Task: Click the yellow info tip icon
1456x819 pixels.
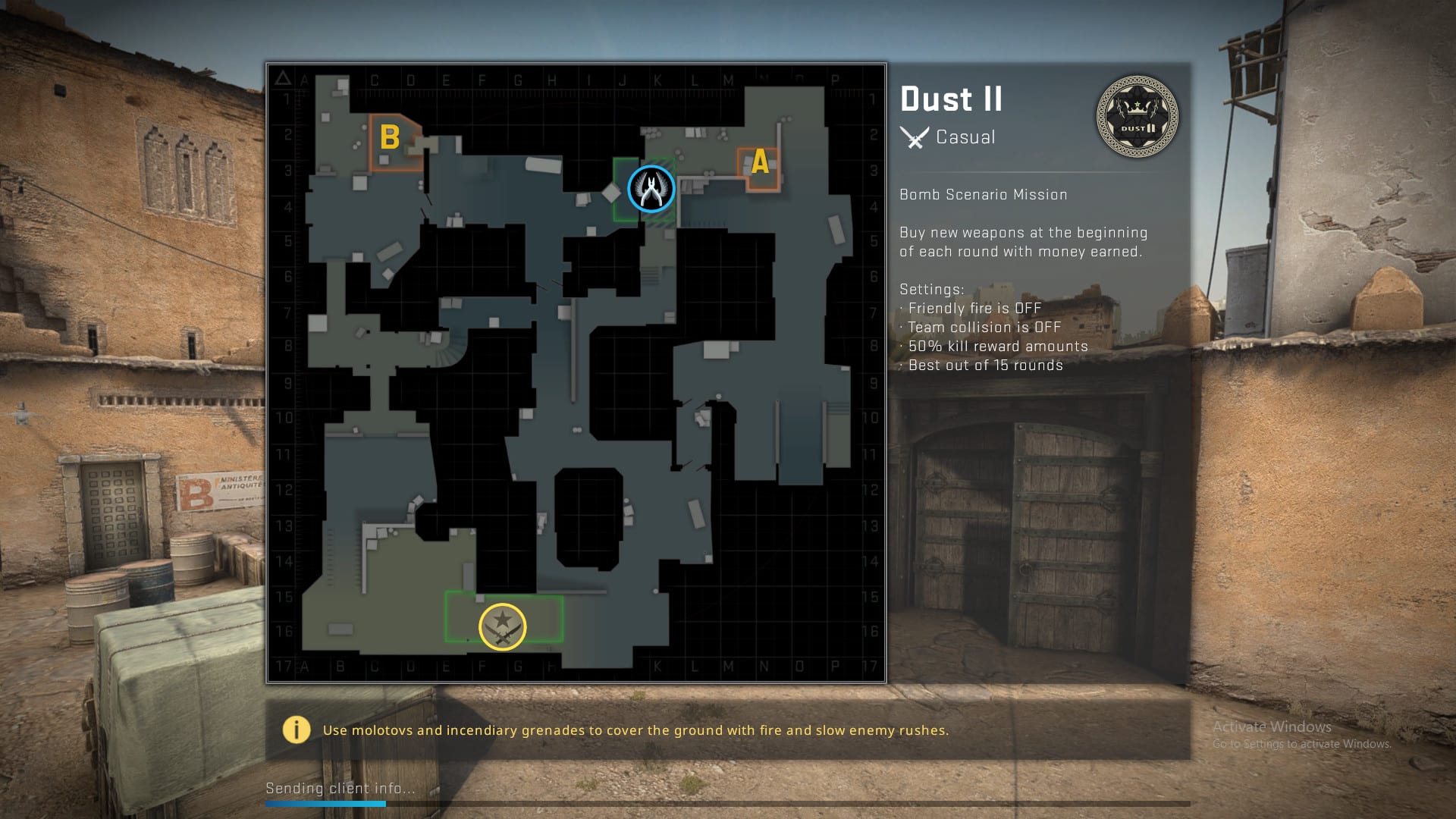Action: (297, 730)
